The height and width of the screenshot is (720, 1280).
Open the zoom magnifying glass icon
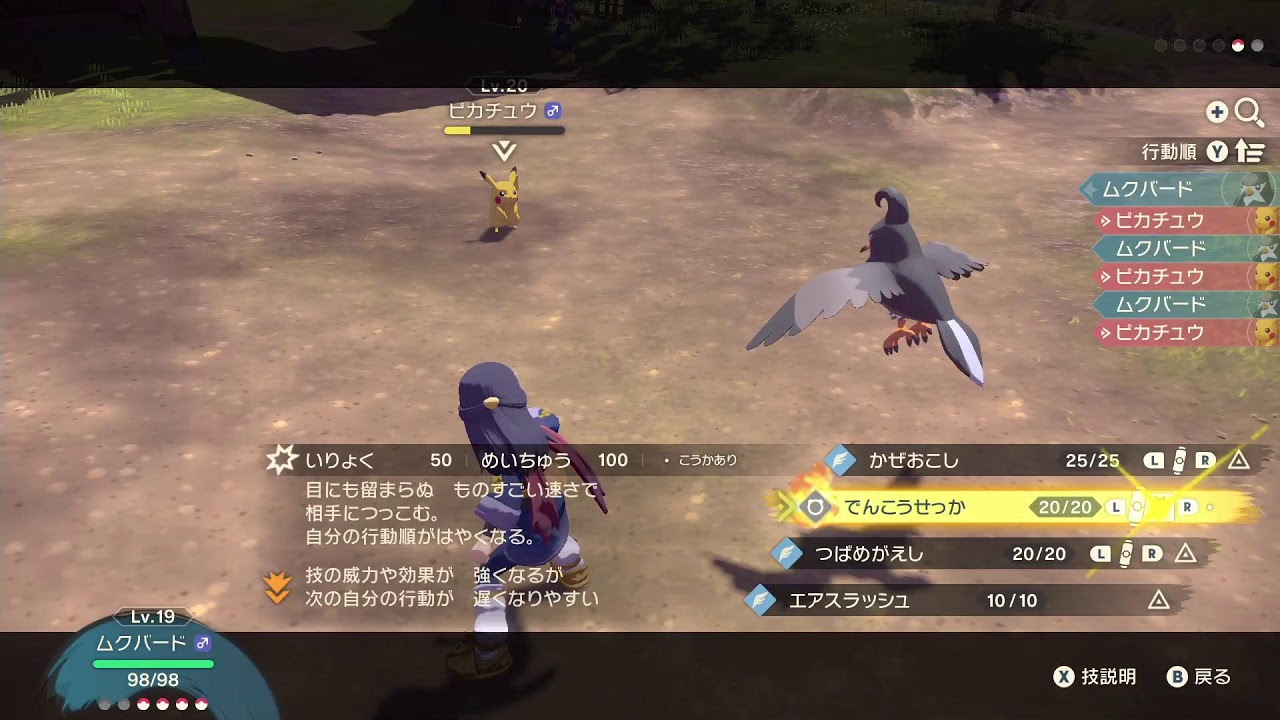1249,113
